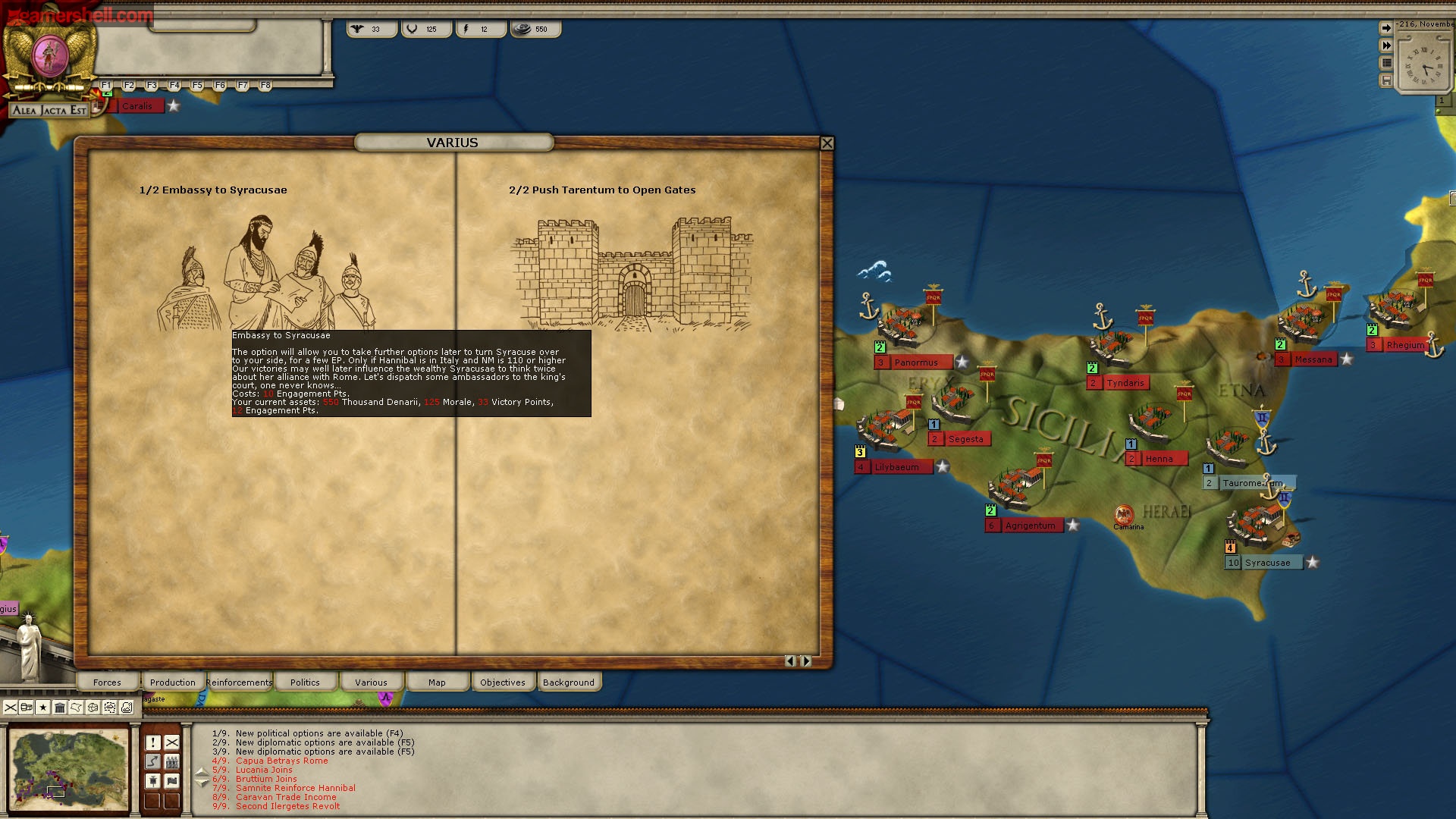Screen dimensions: 1456x819
Task: Click the single-arrow end turn button
Action: tap(1386, 28)
